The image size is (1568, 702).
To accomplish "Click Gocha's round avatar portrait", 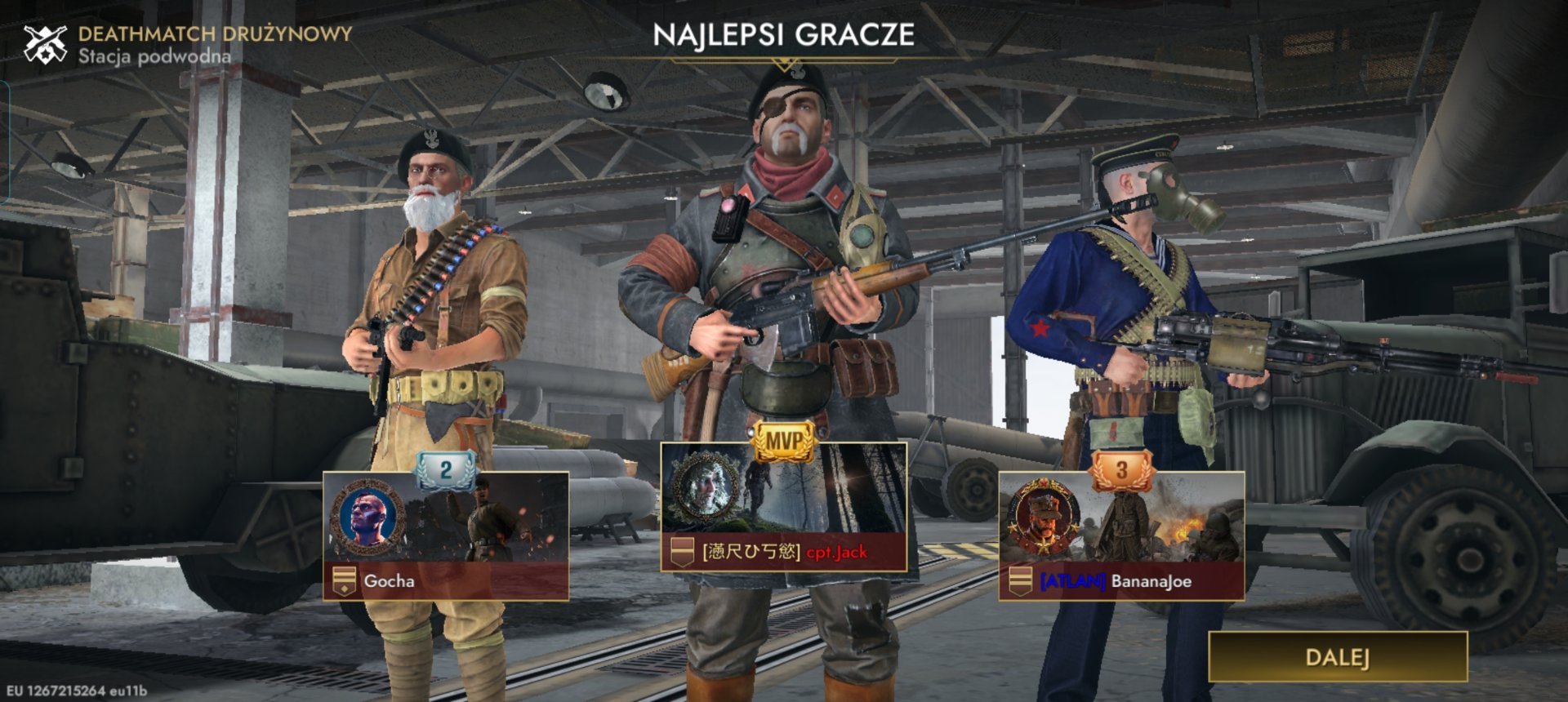I will pos(367,517).
